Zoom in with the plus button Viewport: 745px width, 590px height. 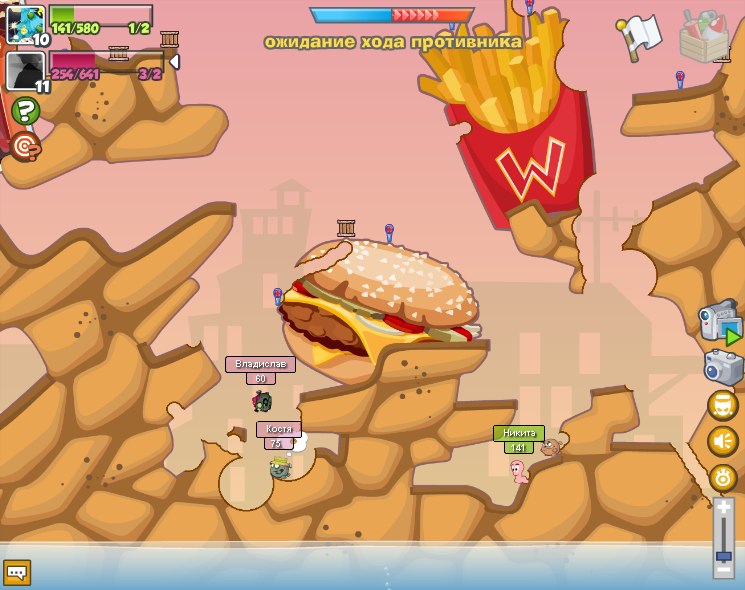tap(723, 509)
